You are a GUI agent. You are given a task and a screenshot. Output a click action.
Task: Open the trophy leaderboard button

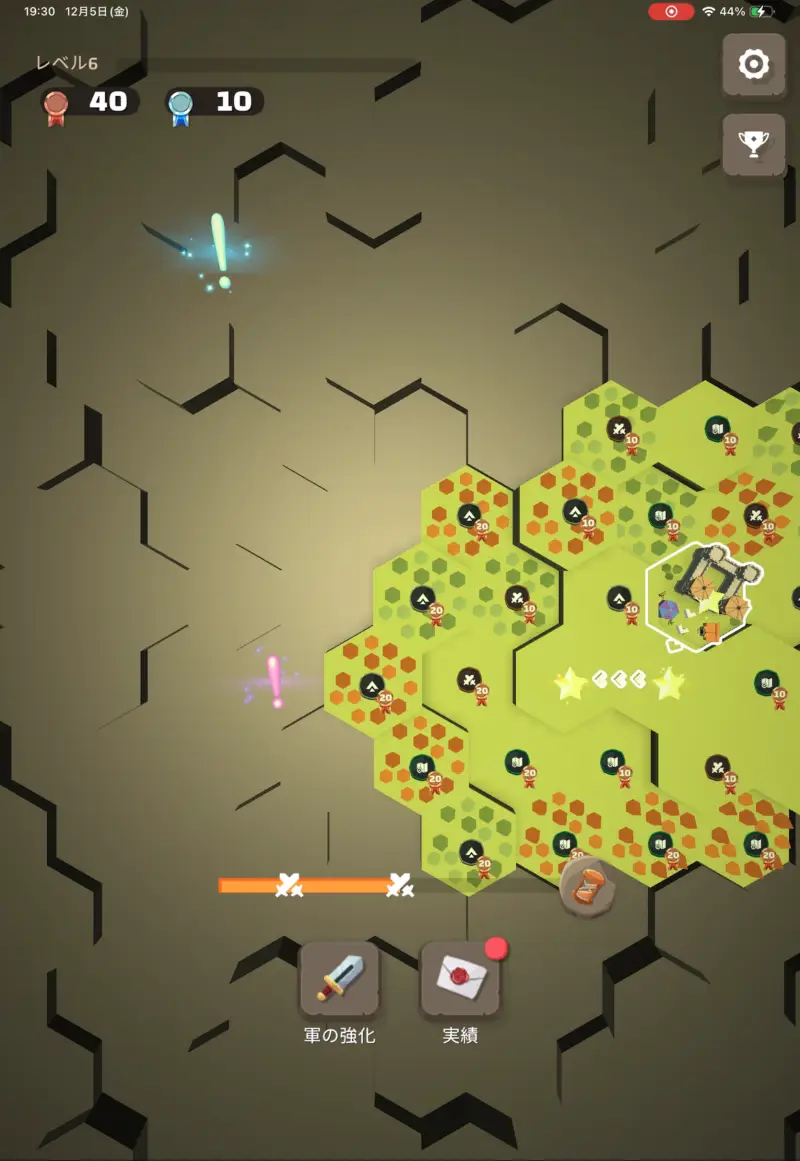pyautogui.click(x=753, y=145)
